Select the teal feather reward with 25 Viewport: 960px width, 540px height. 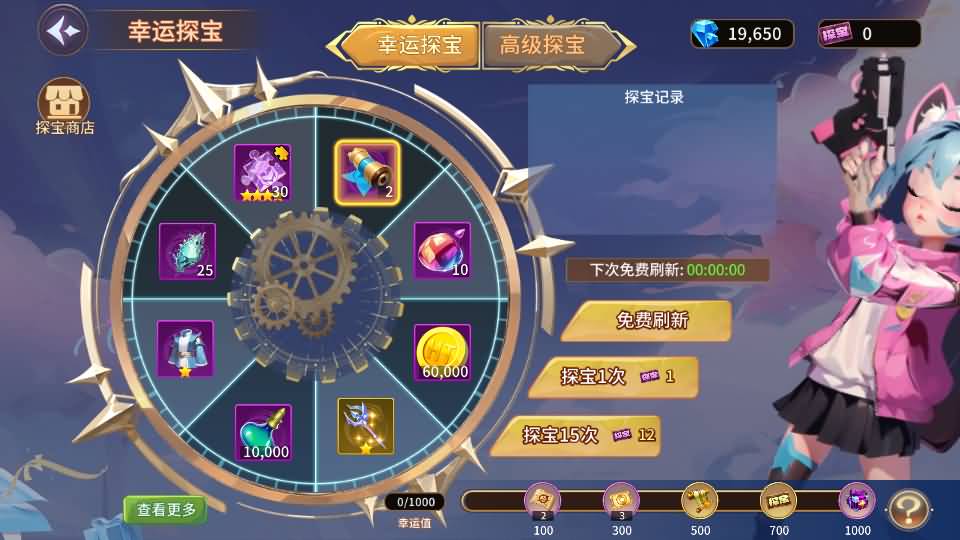pyautogui.click(x=187, y=251)
